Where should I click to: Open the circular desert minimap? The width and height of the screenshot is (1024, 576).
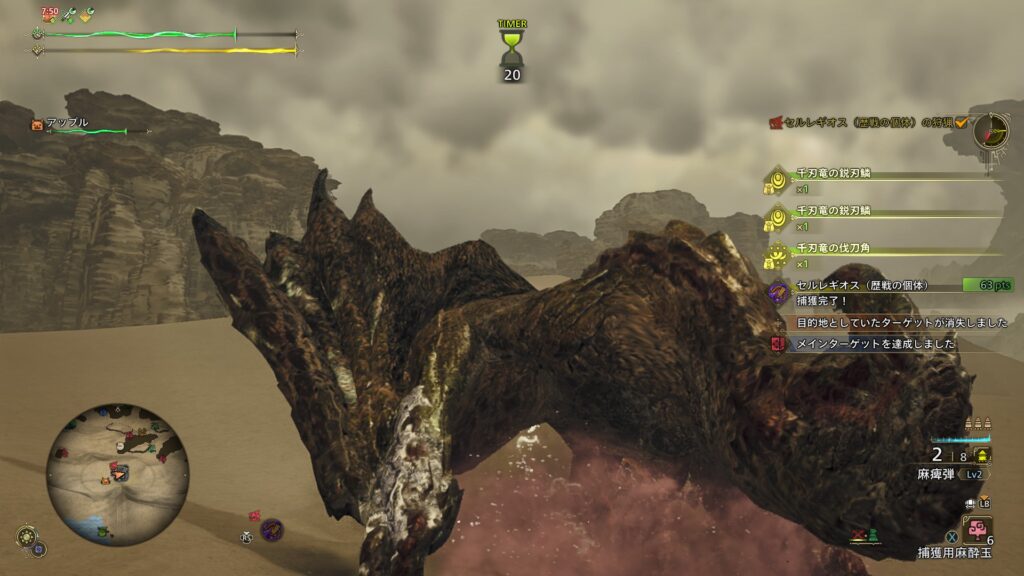pos(117,474)
